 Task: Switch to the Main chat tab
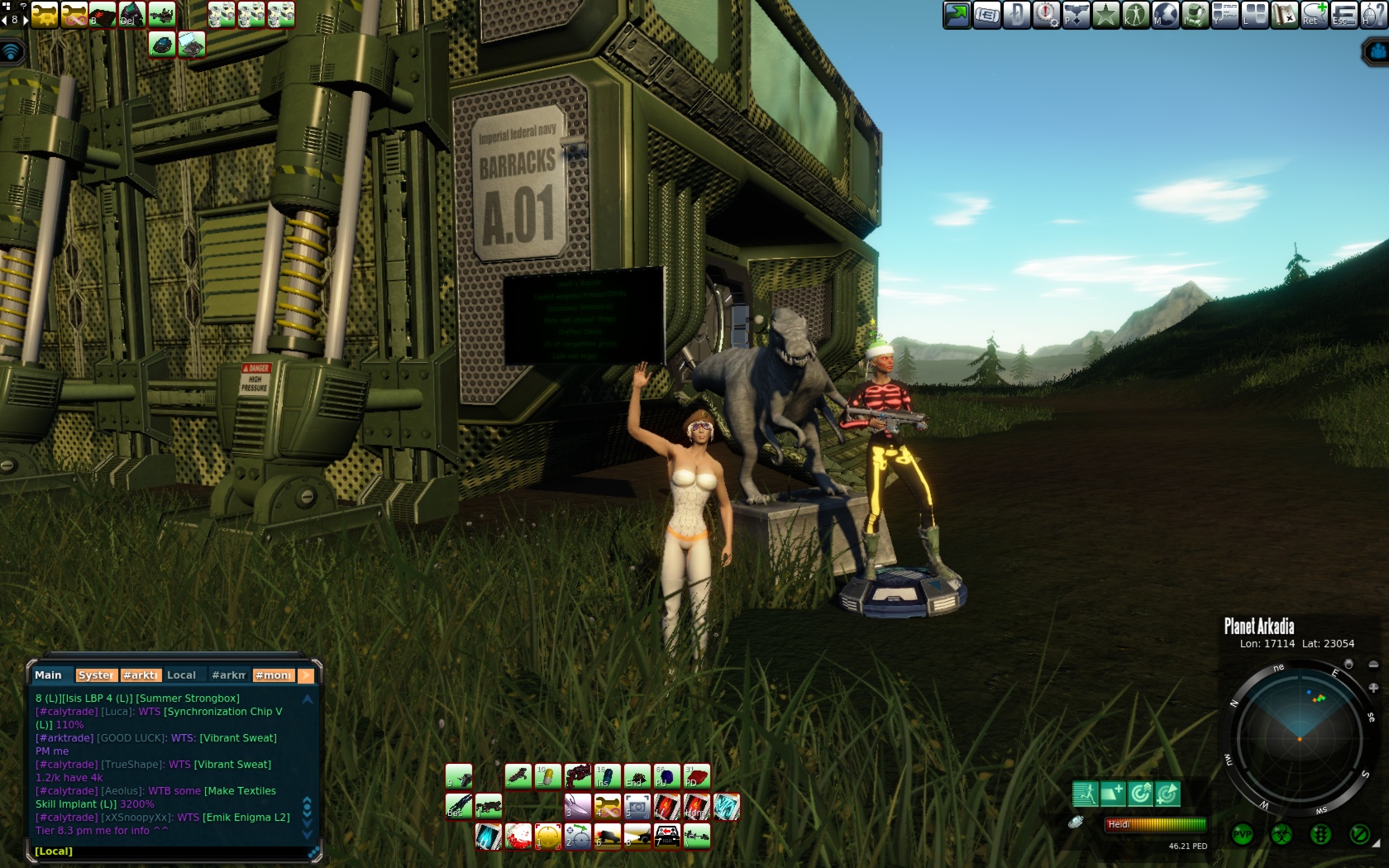point(48,675)
